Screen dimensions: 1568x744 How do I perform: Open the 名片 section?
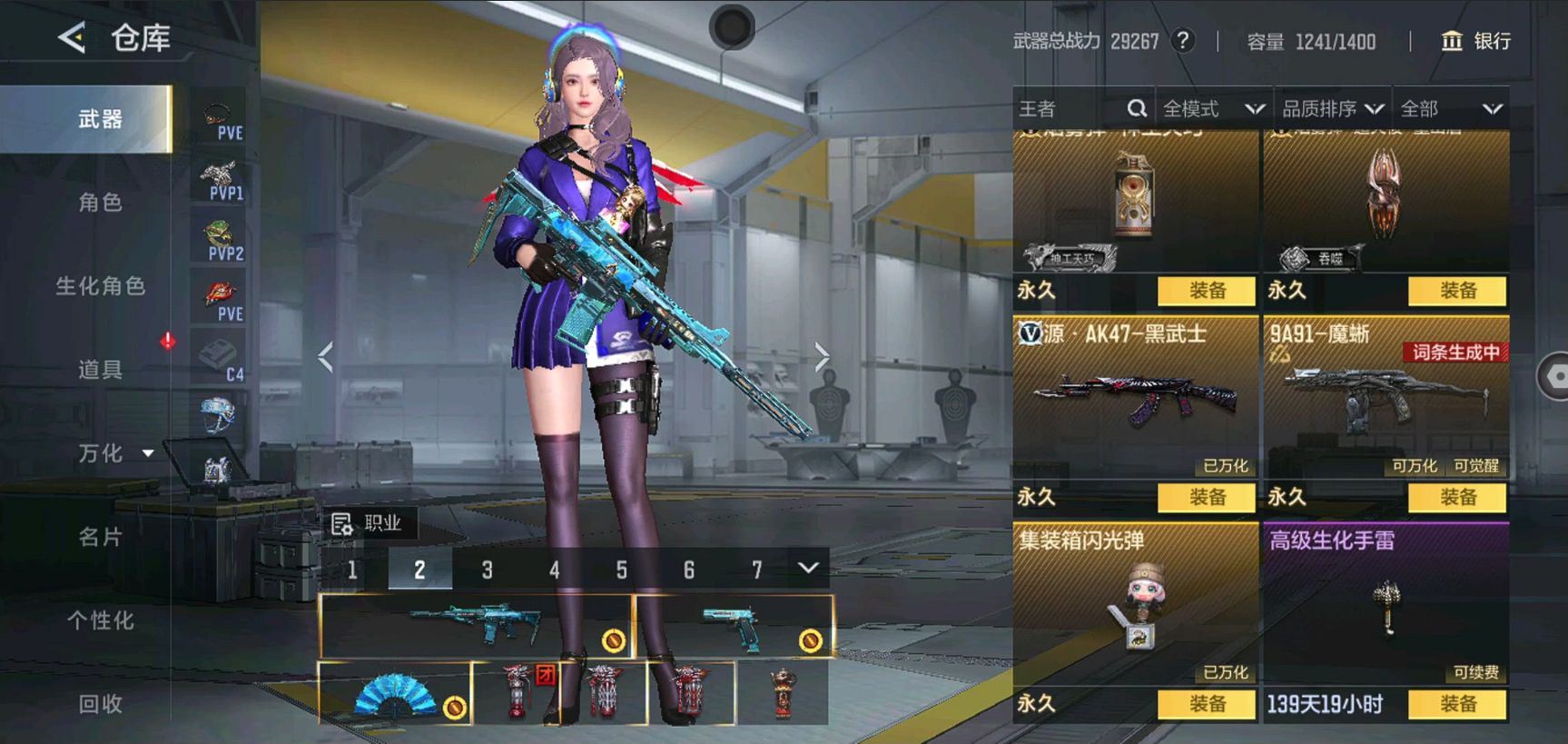coord(100,537)
